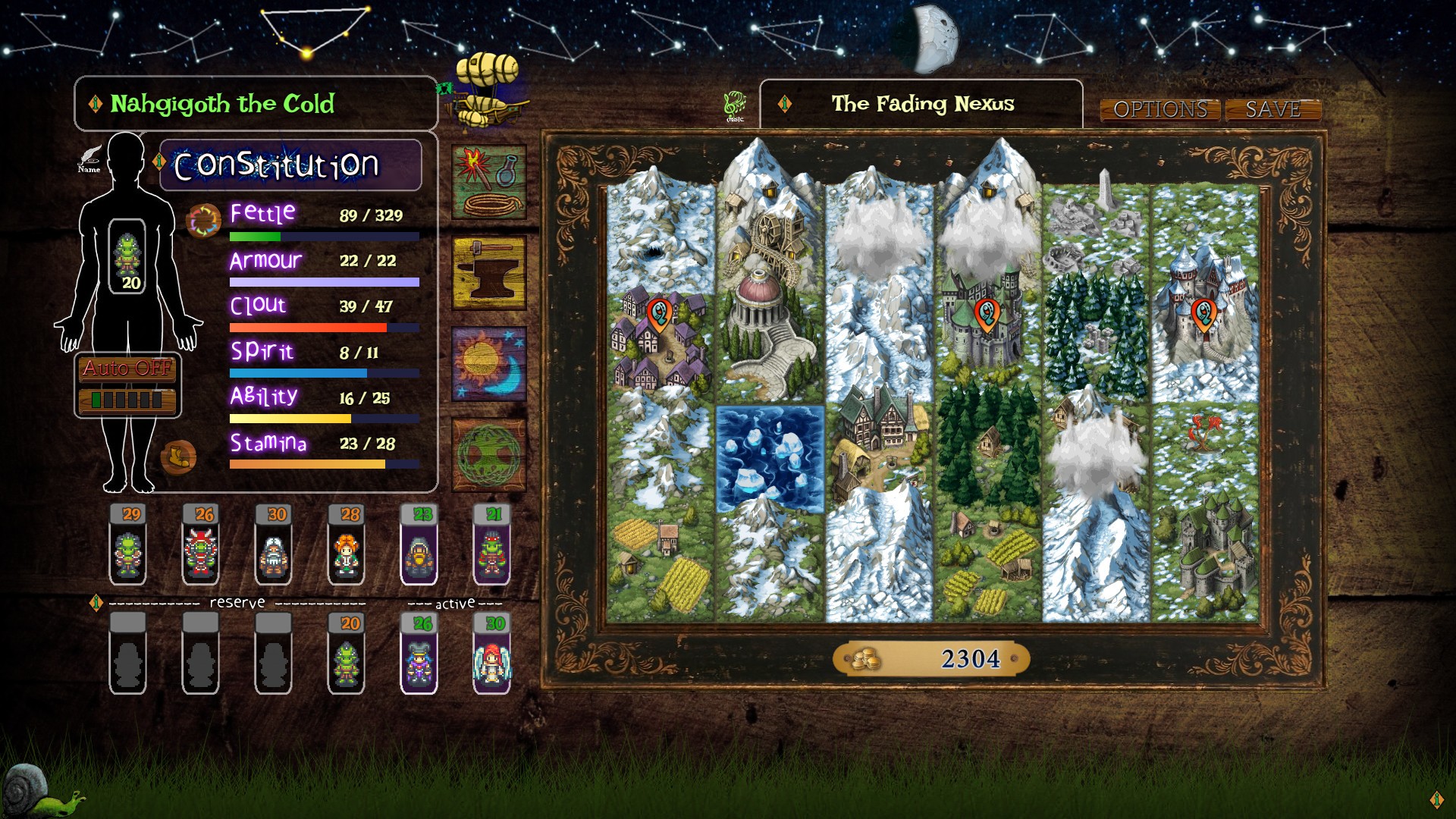The height and width of the screenshot is (819, 1456).
Task: Toggle the Auto OFF switch
Action: (125, 371)
